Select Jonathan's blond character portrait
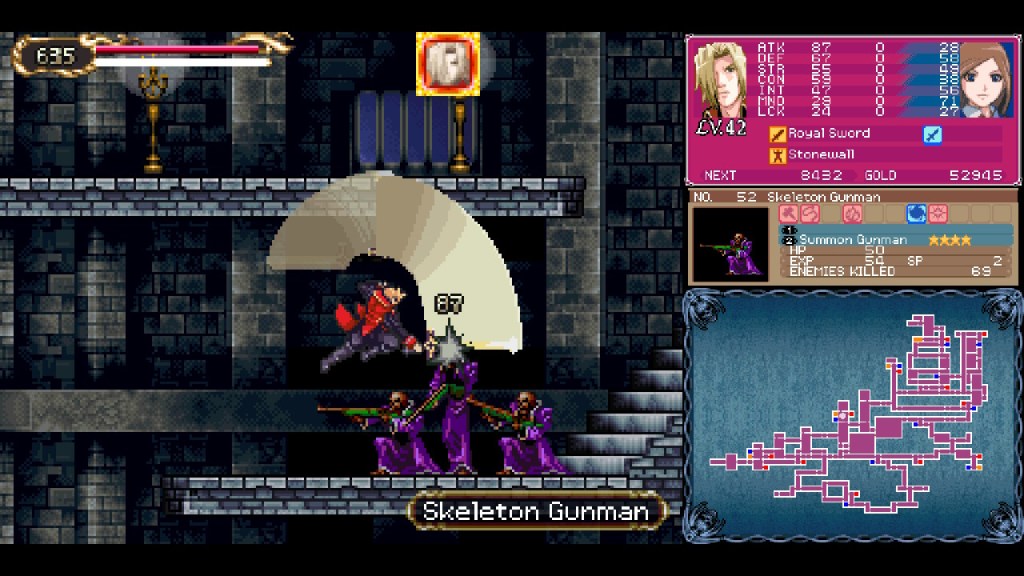The image size is (1024, 576). pos(719,82)
